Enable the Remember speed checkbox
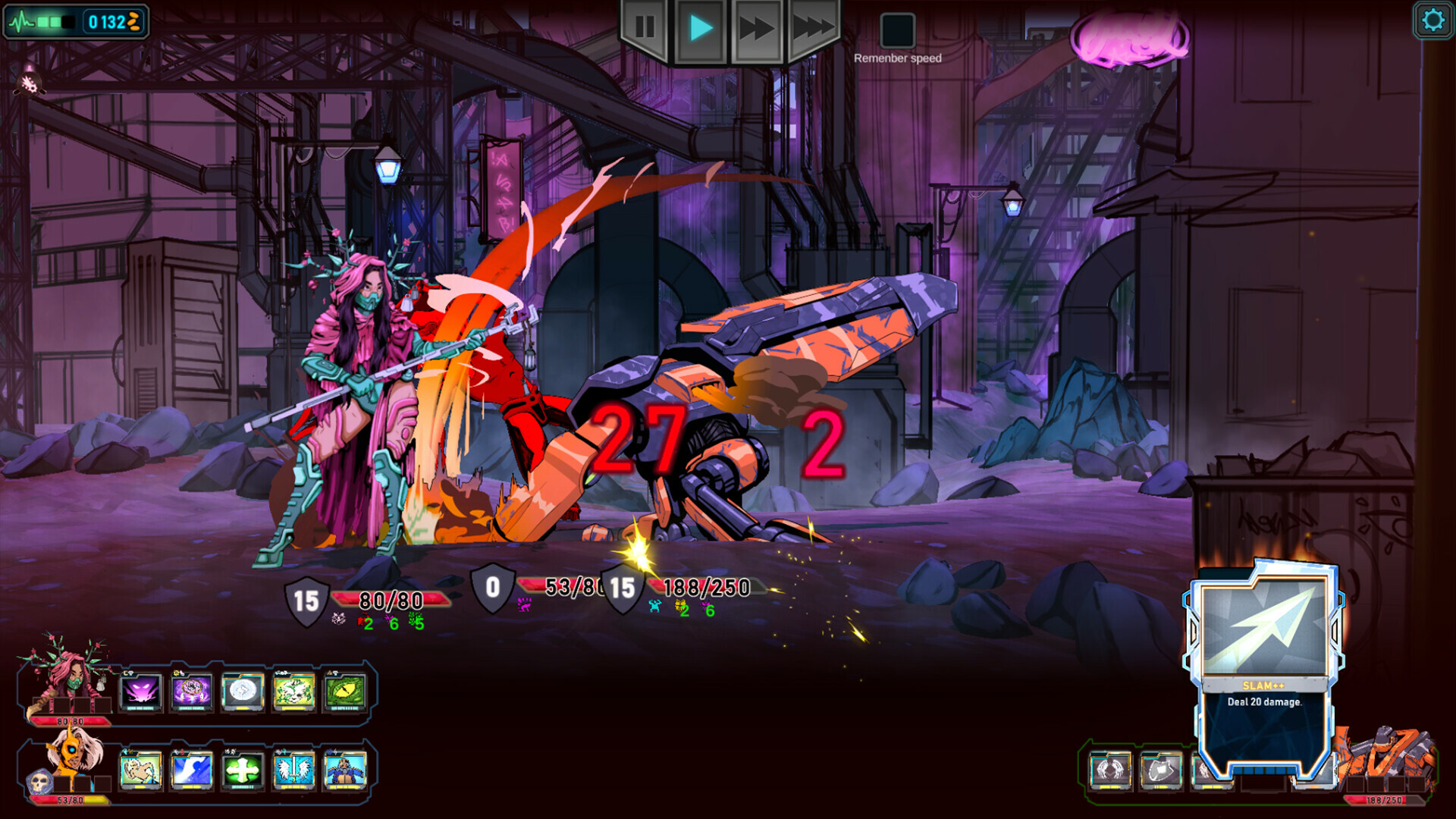The height and width of the screenshot is (819, 1456). [898, 32]
